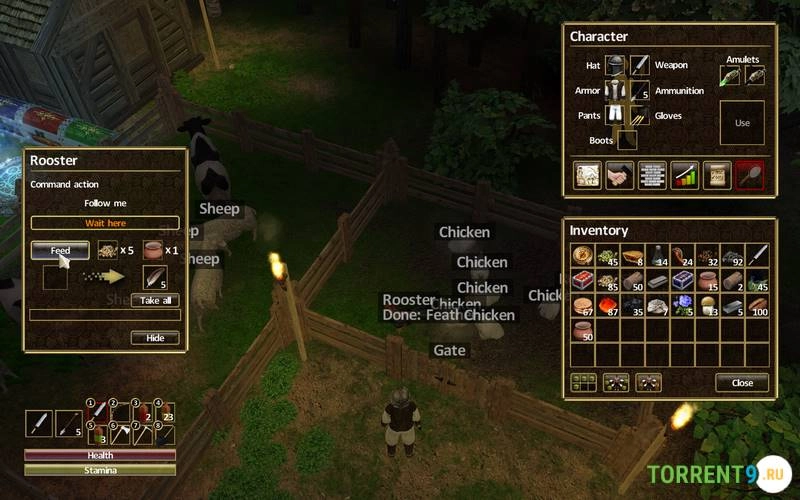Open the map scroll icon

[716, 175]
